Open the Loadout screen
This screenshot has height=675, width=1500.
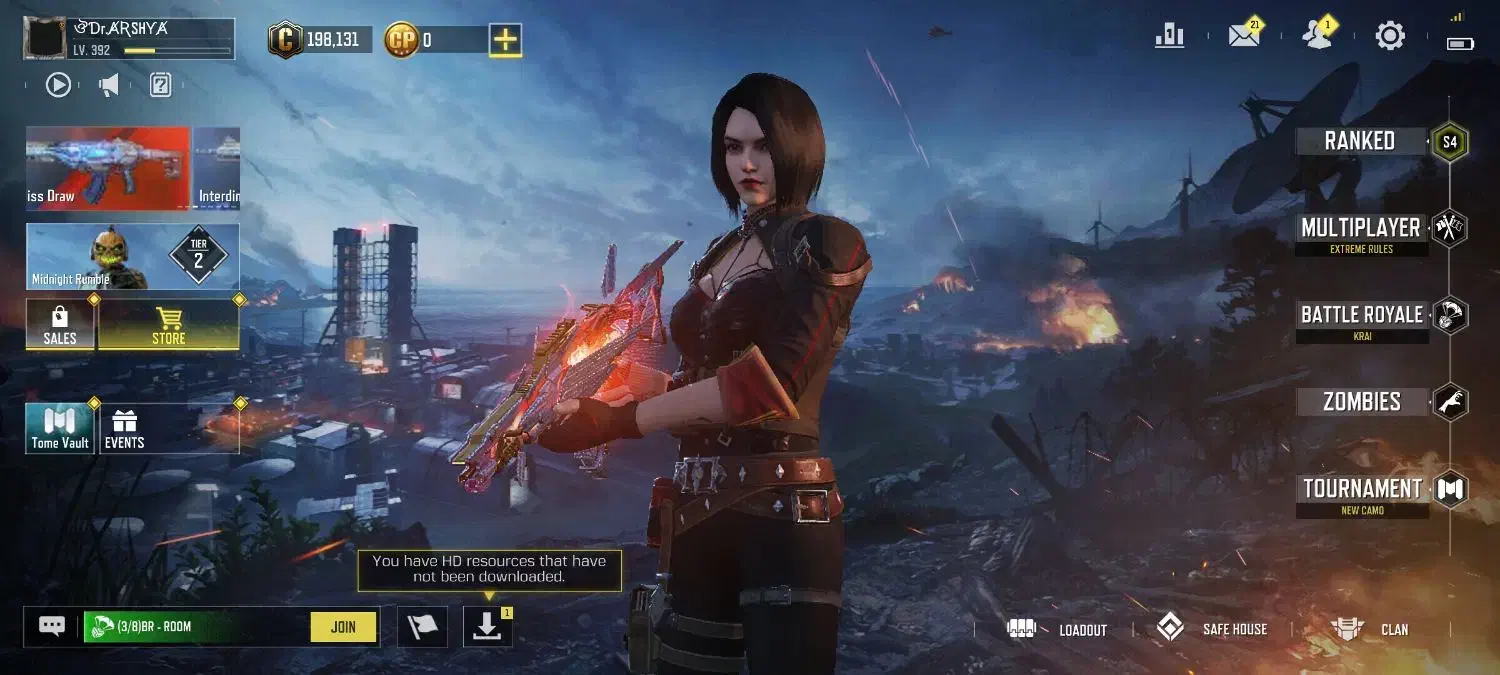[x=1058, y=629]
